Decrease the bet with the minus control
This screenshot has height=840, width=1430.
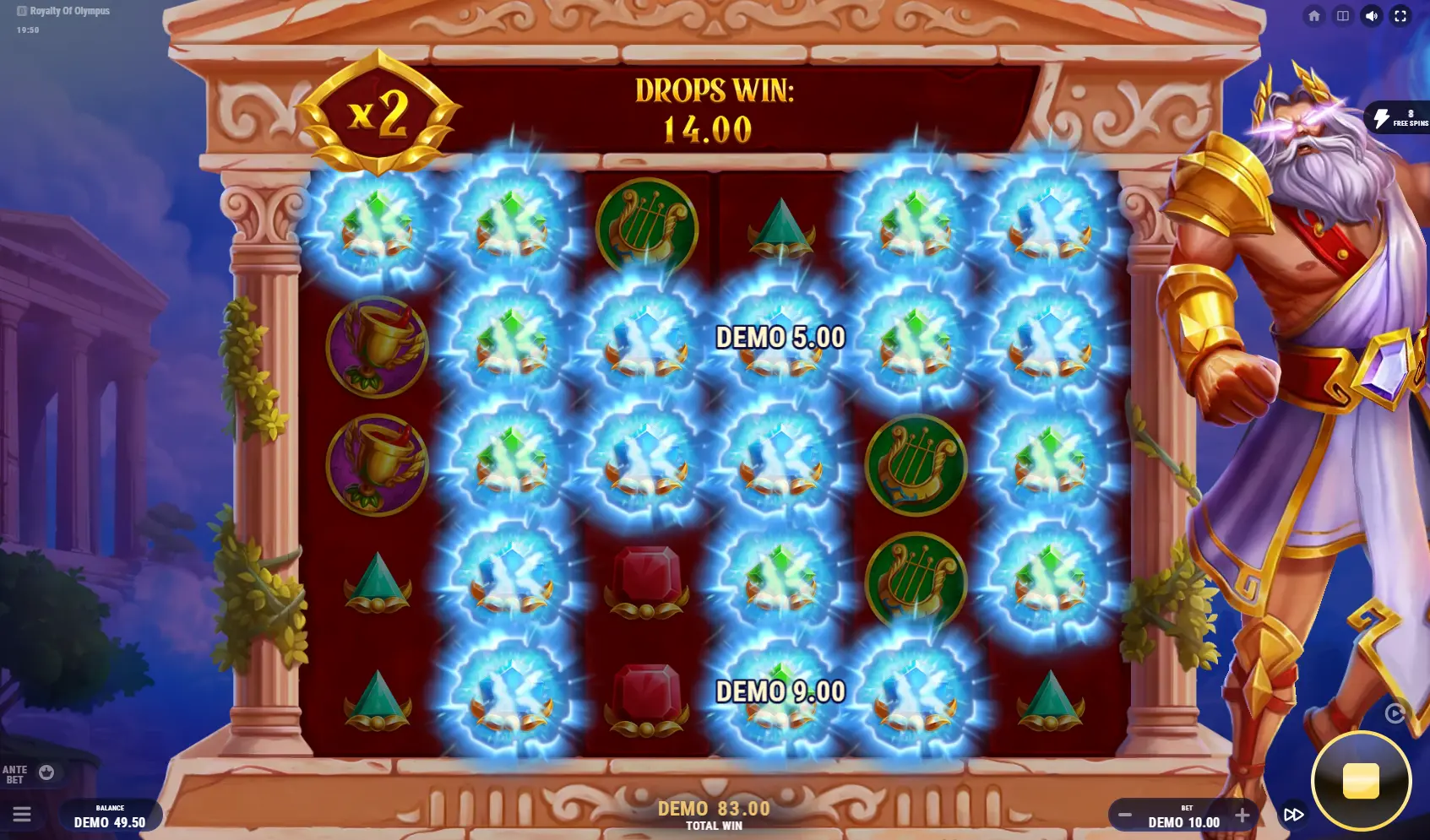point(1124,814)
